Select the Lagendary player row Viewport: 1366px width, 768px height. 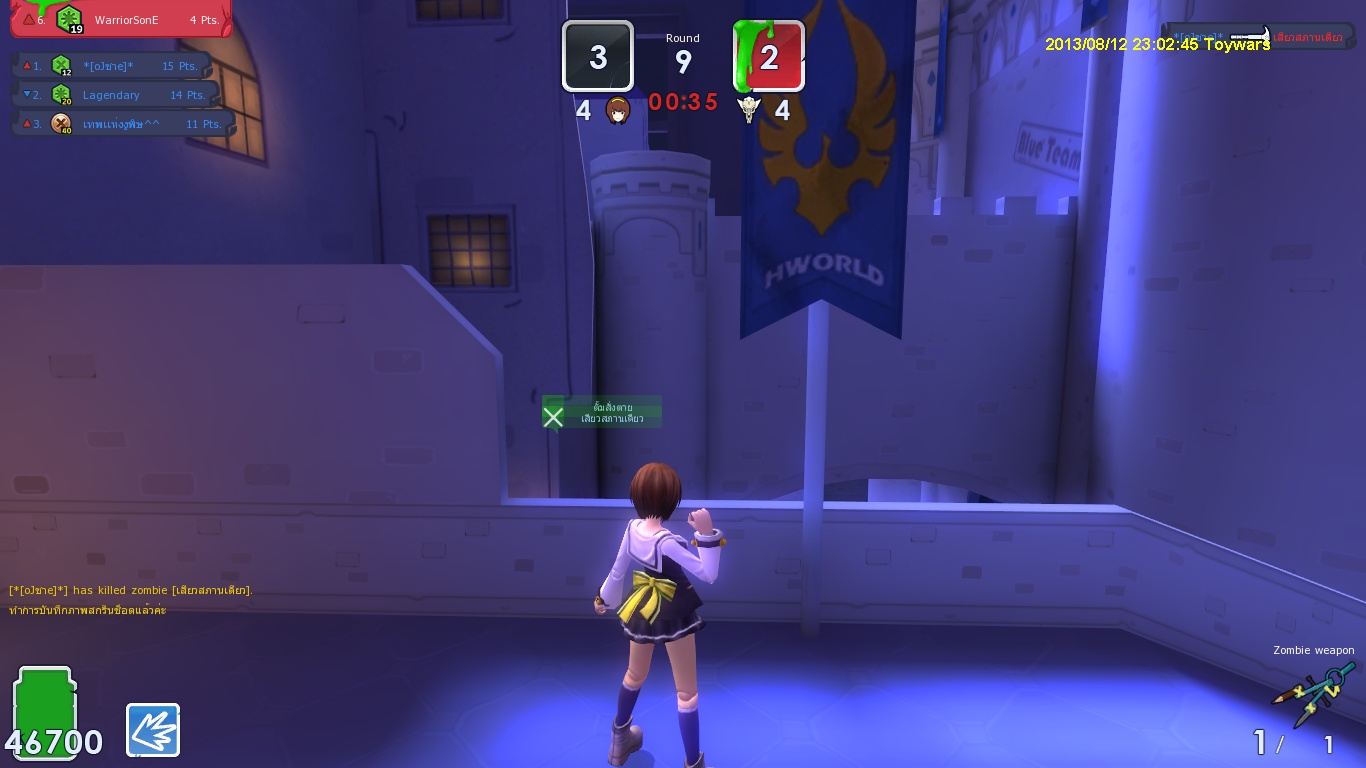(115, 95)
